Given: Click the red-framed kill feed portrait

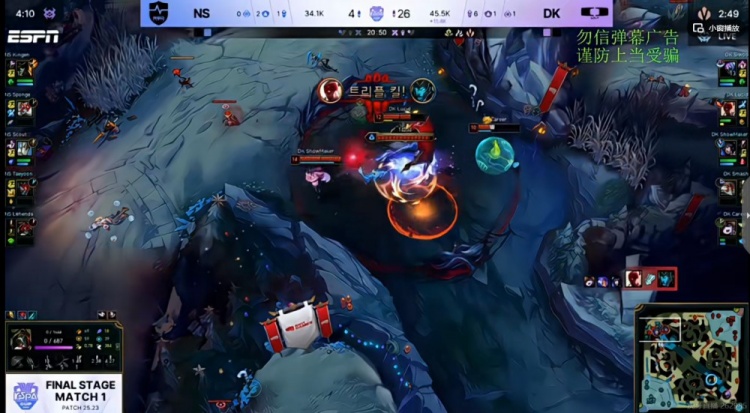Looking at the screenshot, I should [636, 279].
